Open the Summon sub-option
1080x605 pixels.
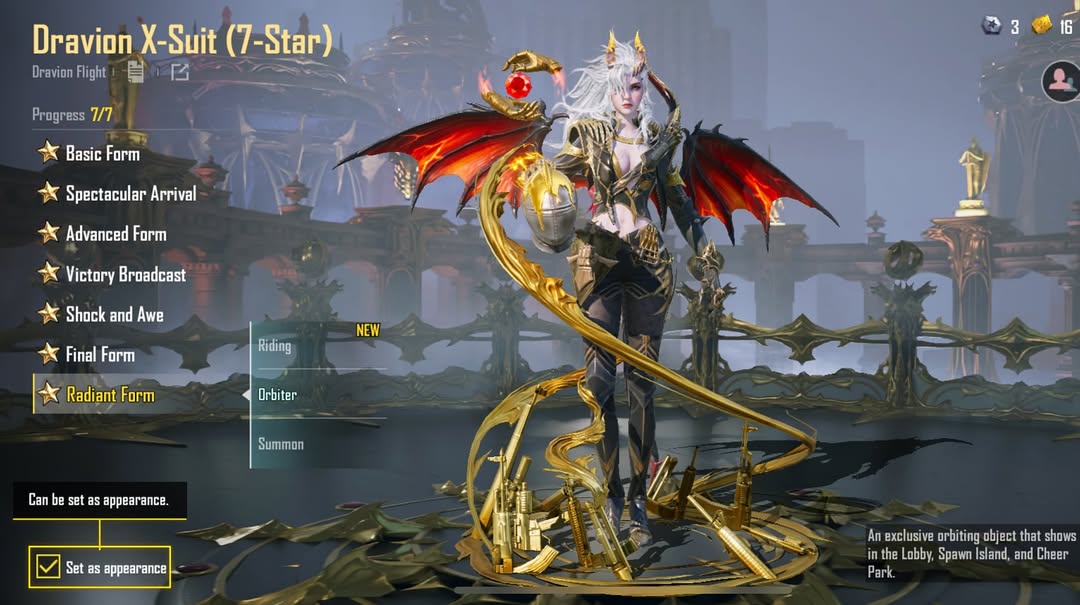click(281, 443)
